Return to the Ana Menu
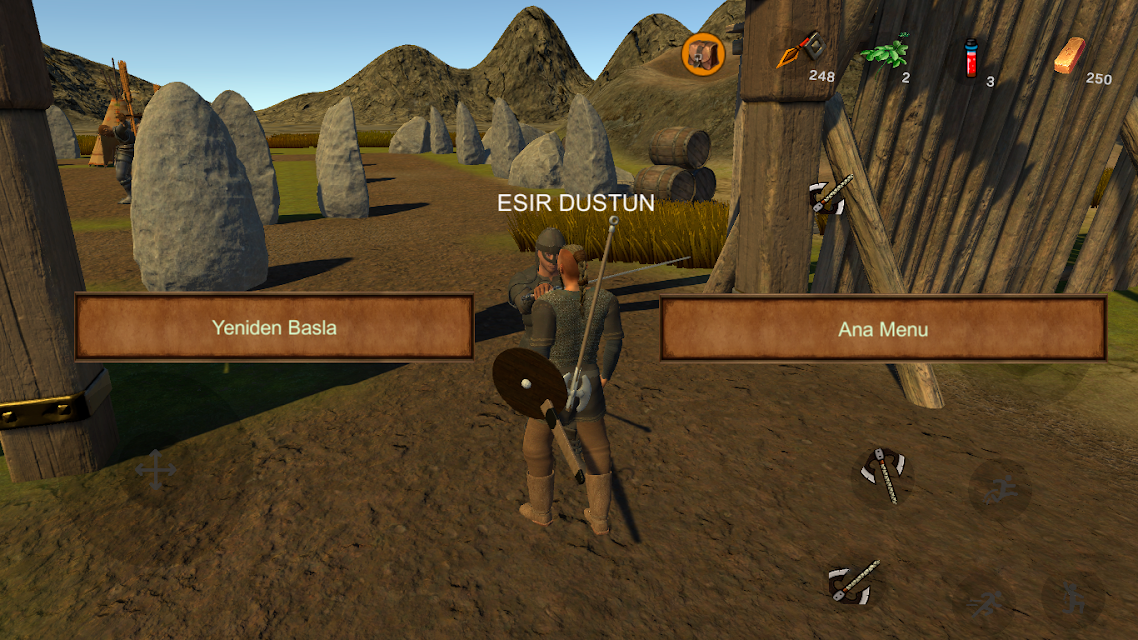 882,327
